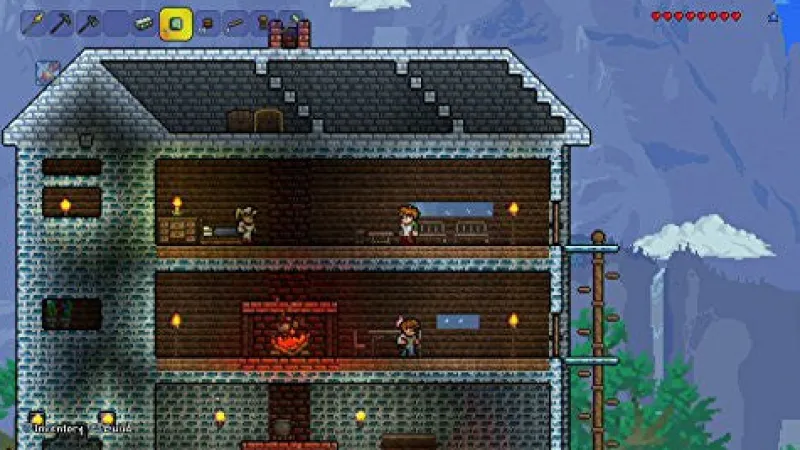Screen dimensions: 800x450
Task: Click the highlighted green block slot
Action: (175, 22)
